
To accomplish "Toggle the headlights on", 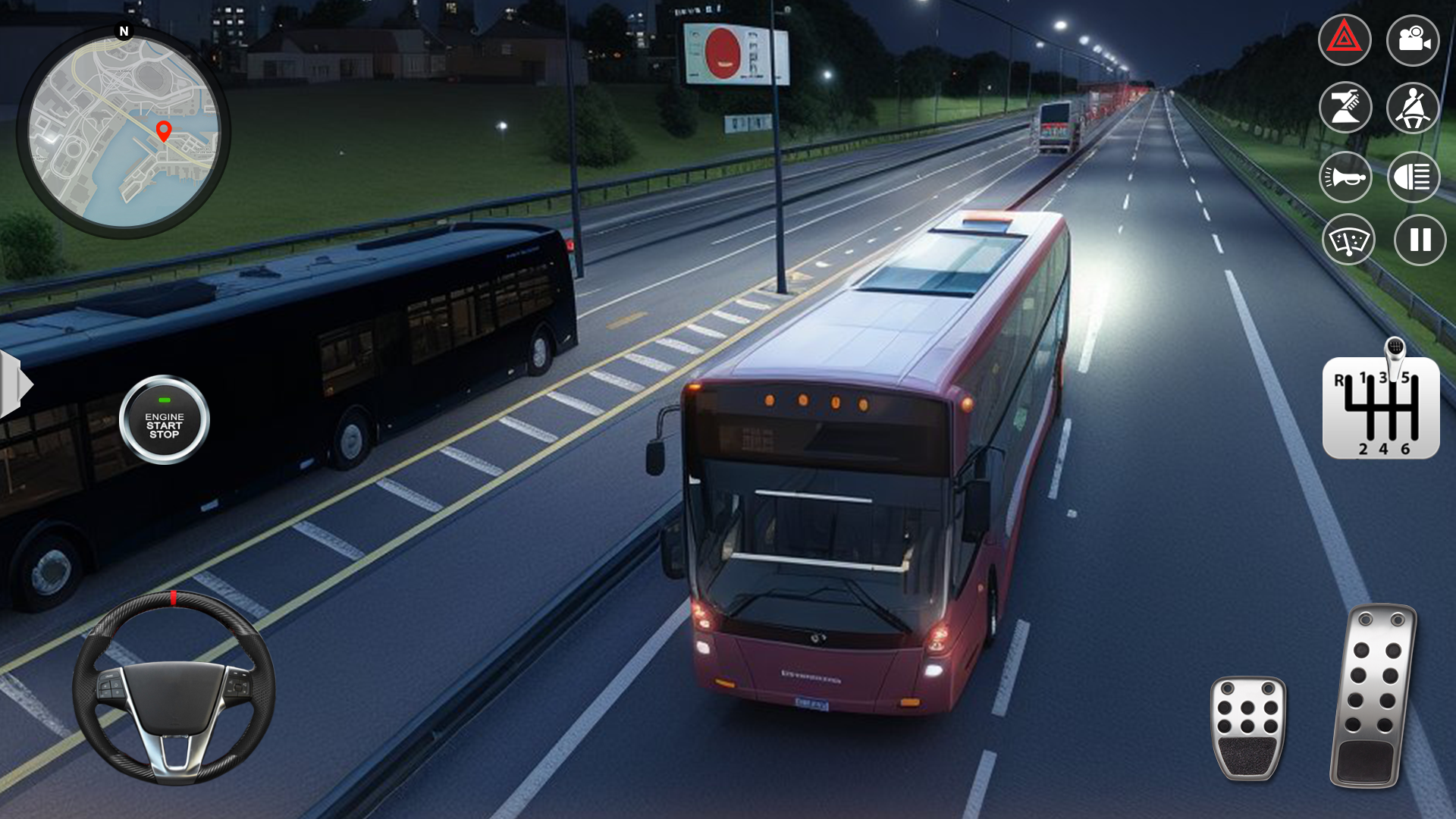I will (x=1412, y=176).
